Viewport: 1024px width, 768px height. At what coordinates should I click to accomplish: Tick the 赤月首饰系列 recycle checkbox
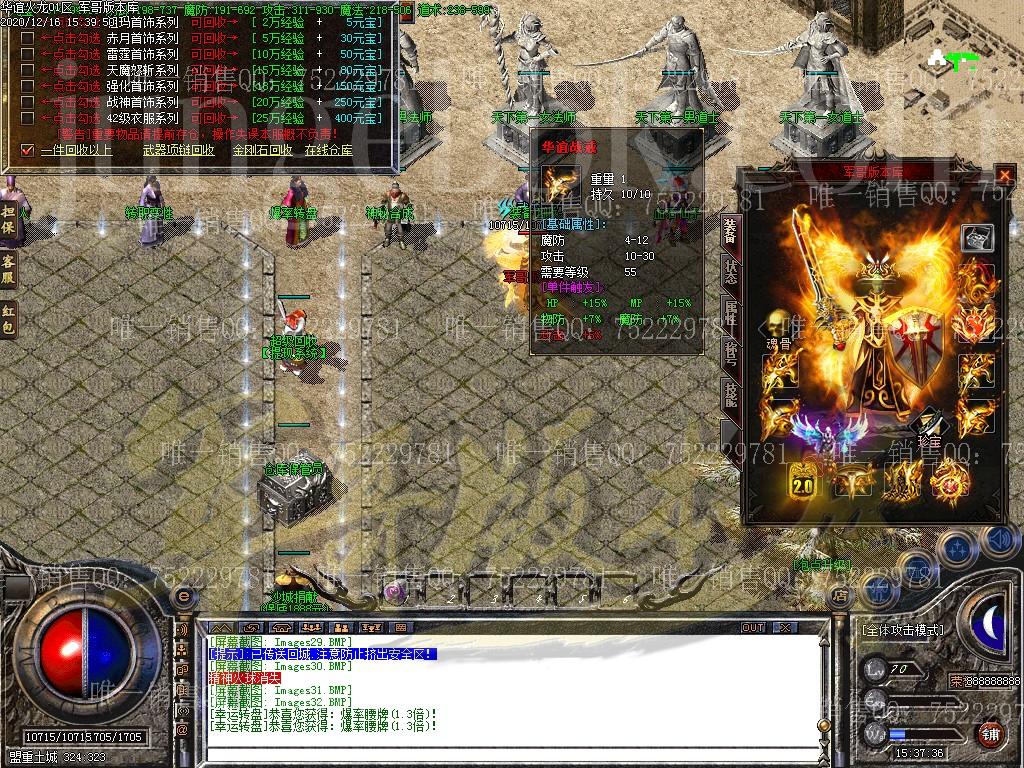27,38
